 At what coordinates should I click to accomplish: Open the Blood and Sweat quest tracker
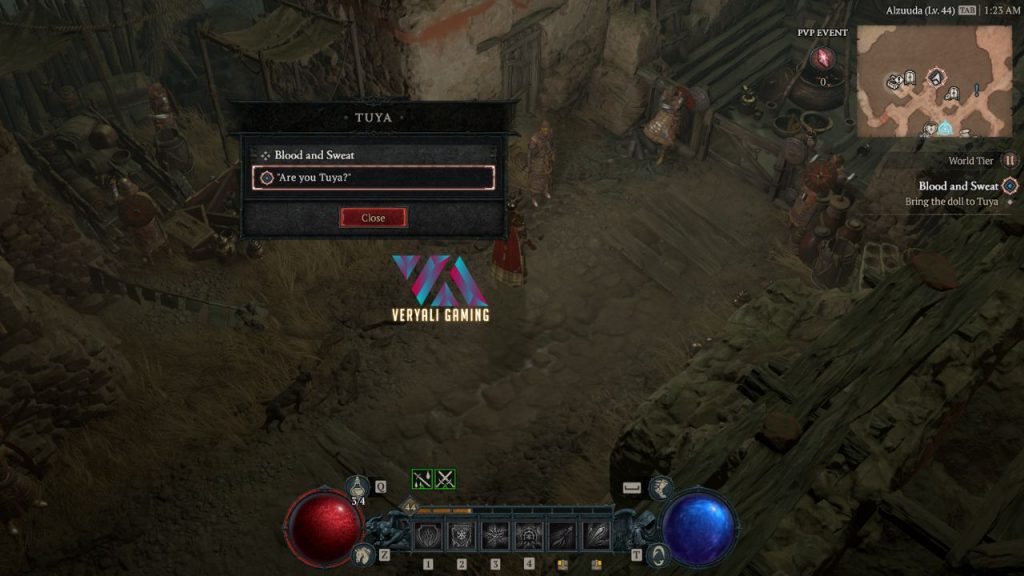pos(958,186)
